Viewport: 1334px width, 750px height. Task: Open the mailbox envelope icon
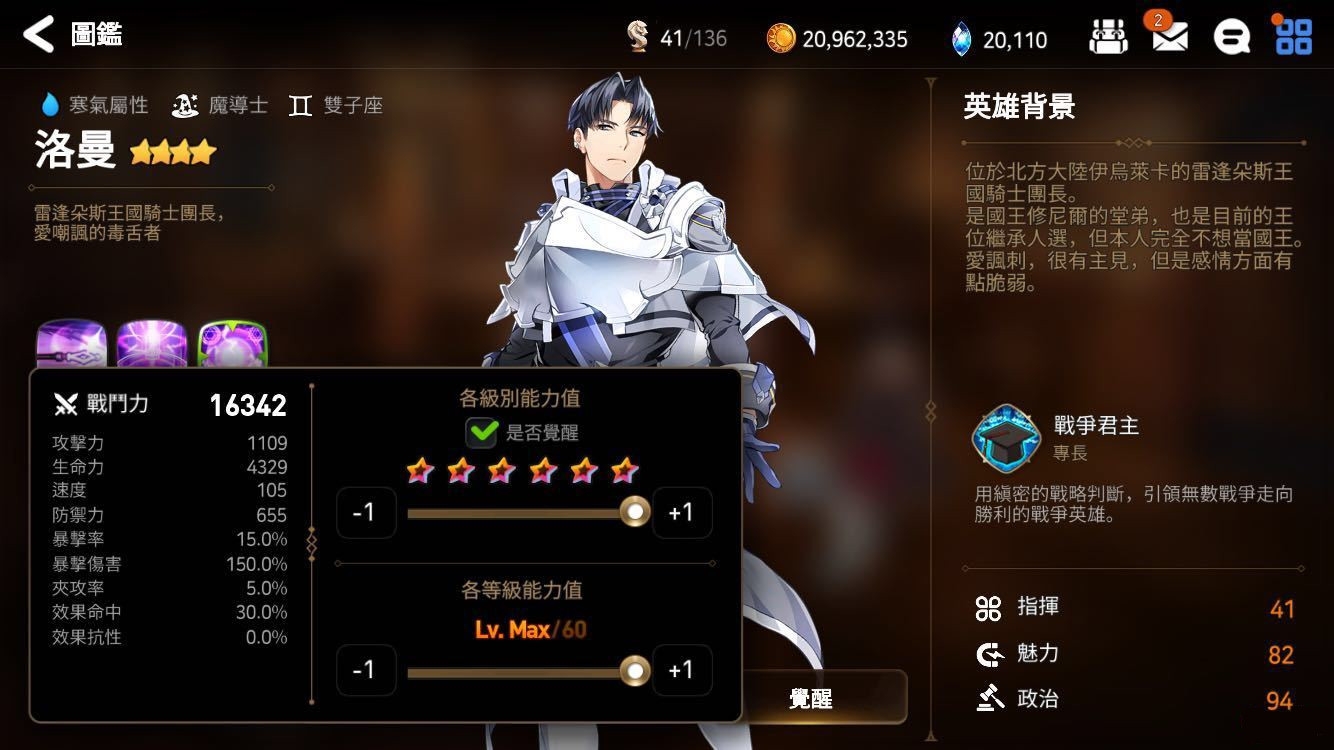1169,38
